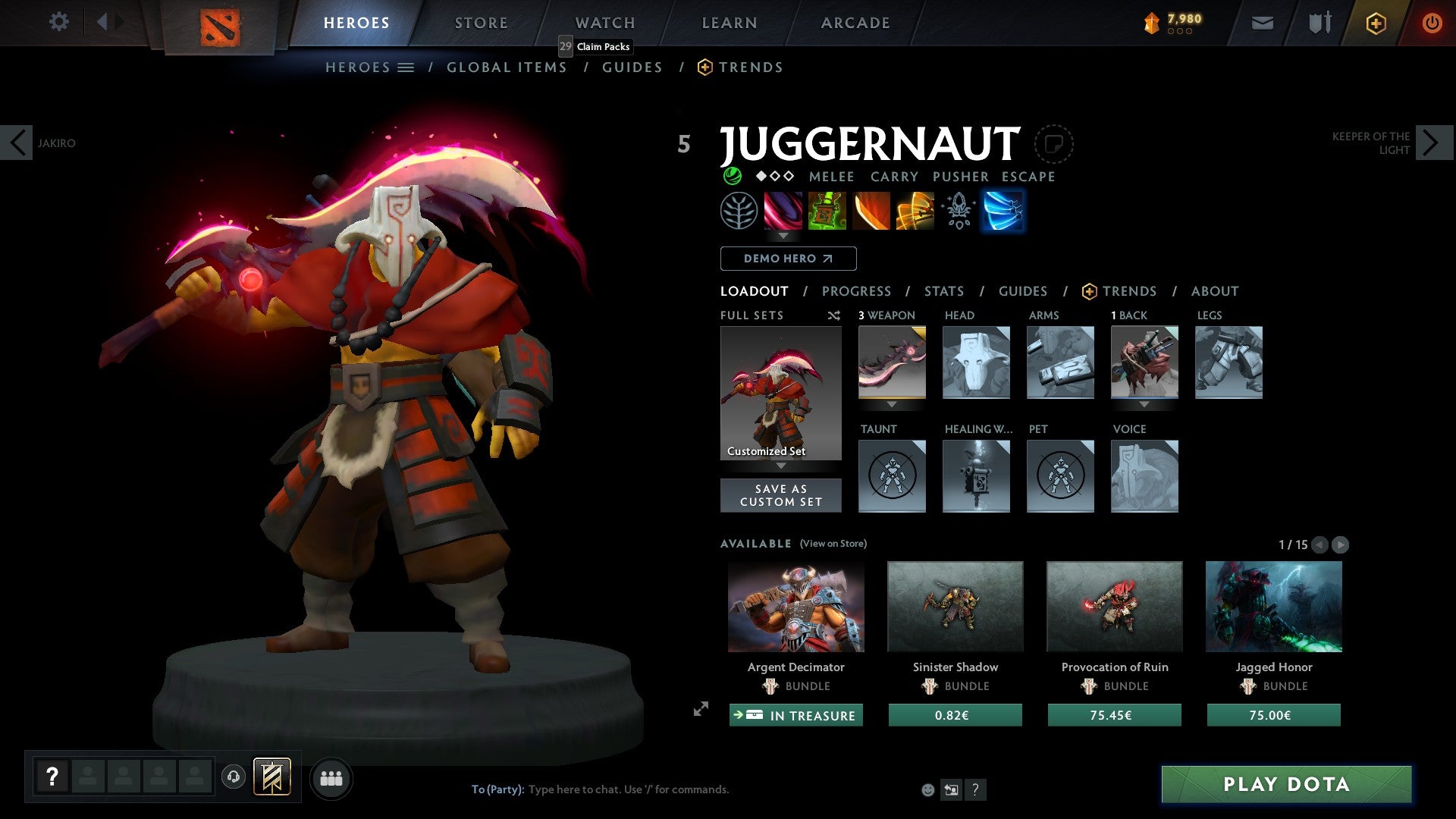Select the Argent Decimator bundle thumbnail
The image size is (1456, 819).
coord(795,606)
